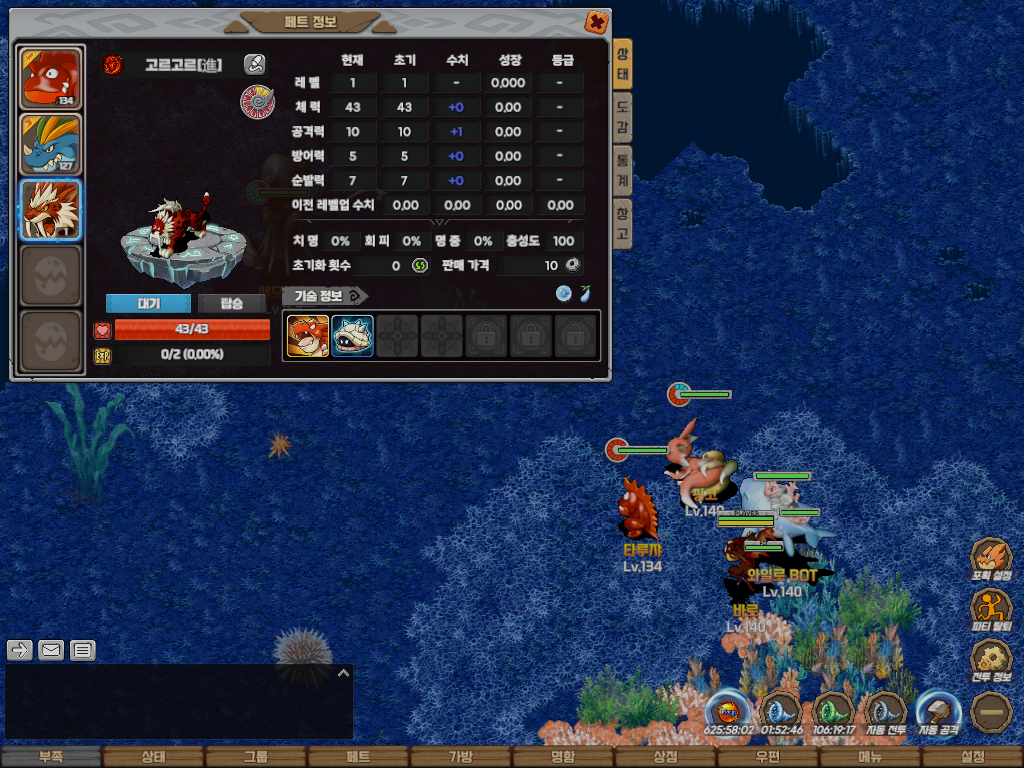Open the 전투 정보 battle info icon
The height and width of the screenshot is (768, 1024).
pos(992,660)
